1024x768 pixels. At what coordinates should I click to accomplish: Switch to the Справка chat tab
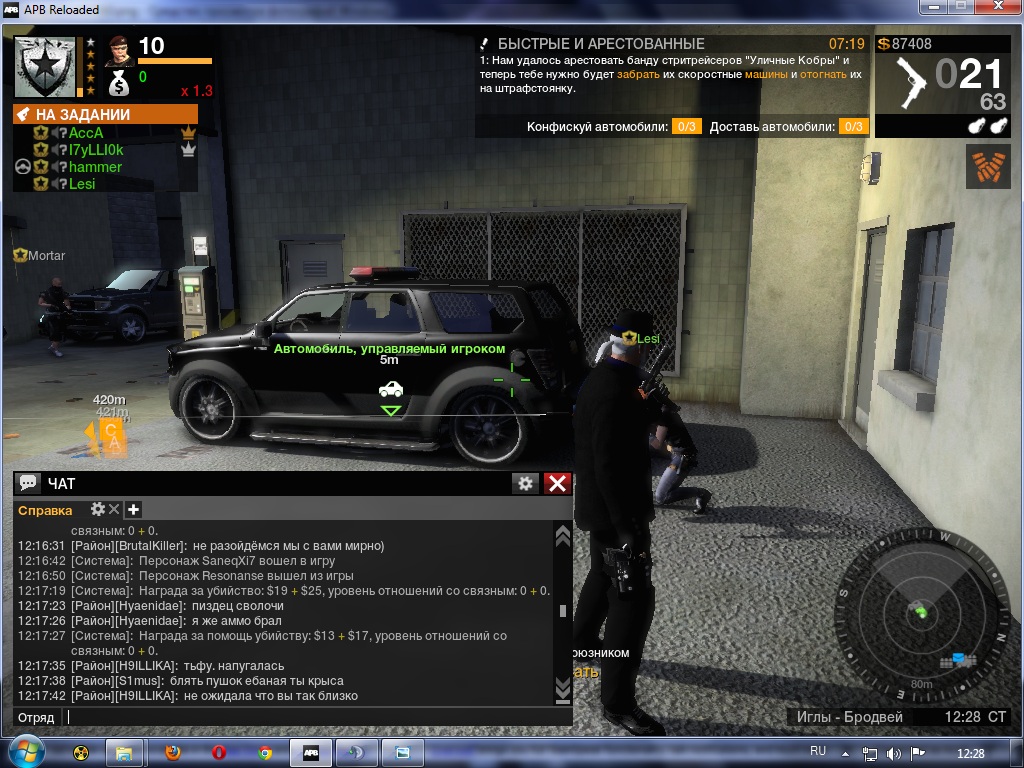click(x=45, y=510)
